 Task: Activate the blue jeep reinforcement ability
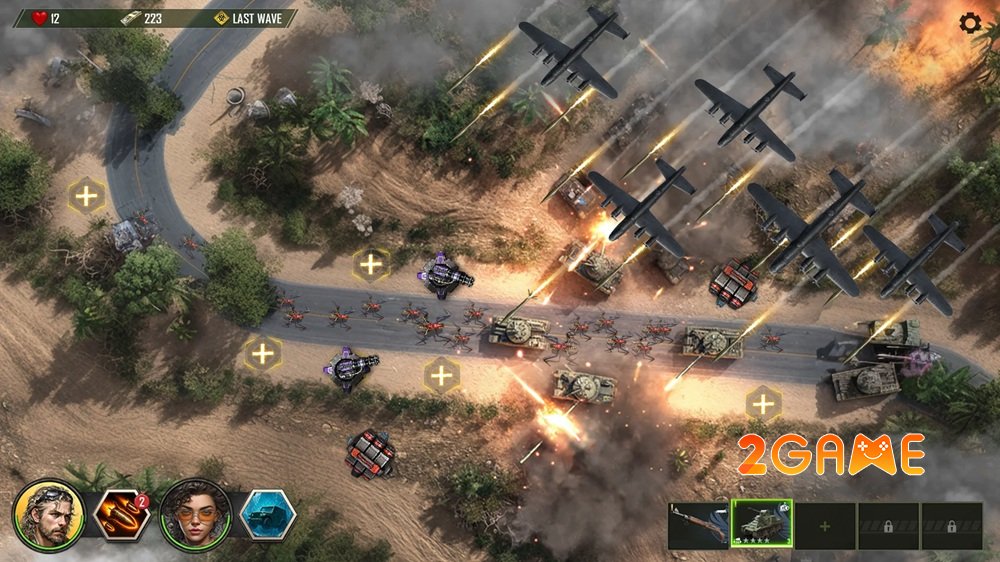click(x=267, y=515)
